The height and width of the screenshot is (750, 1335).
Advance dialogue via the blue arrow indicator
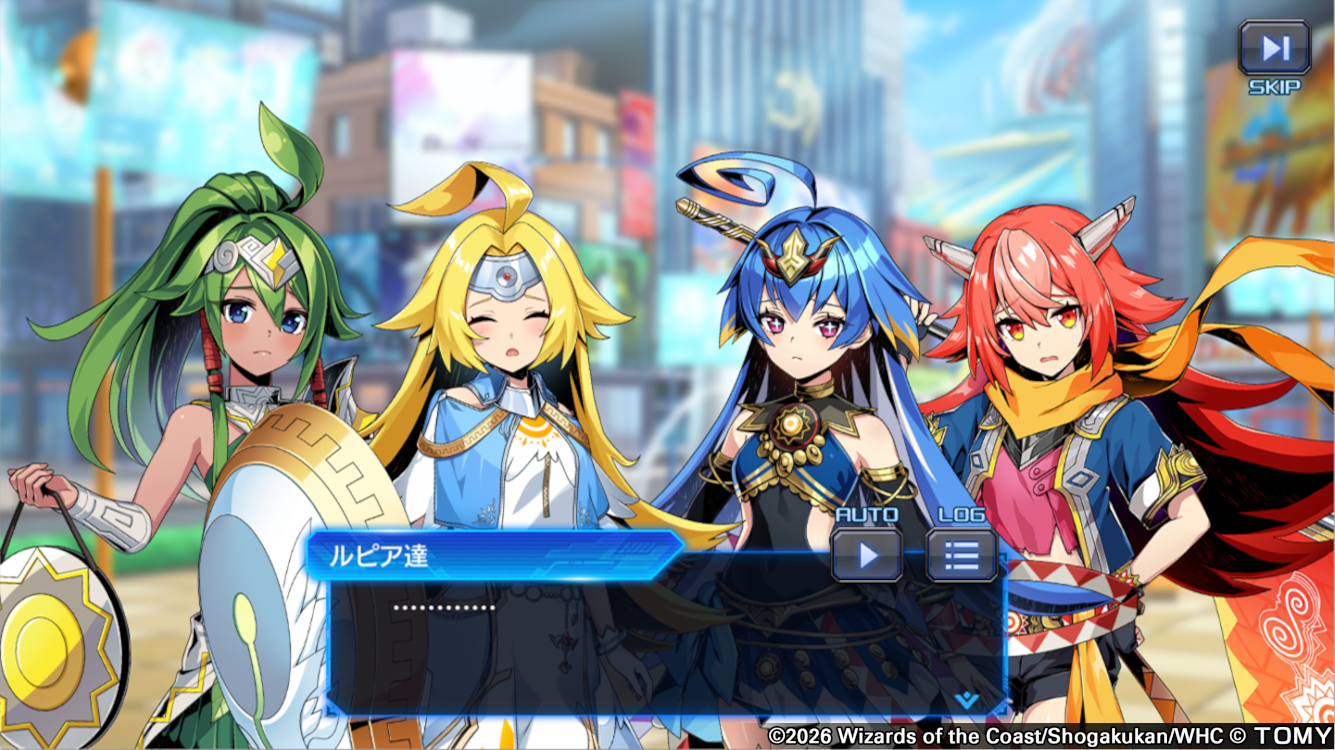point(967,699)
